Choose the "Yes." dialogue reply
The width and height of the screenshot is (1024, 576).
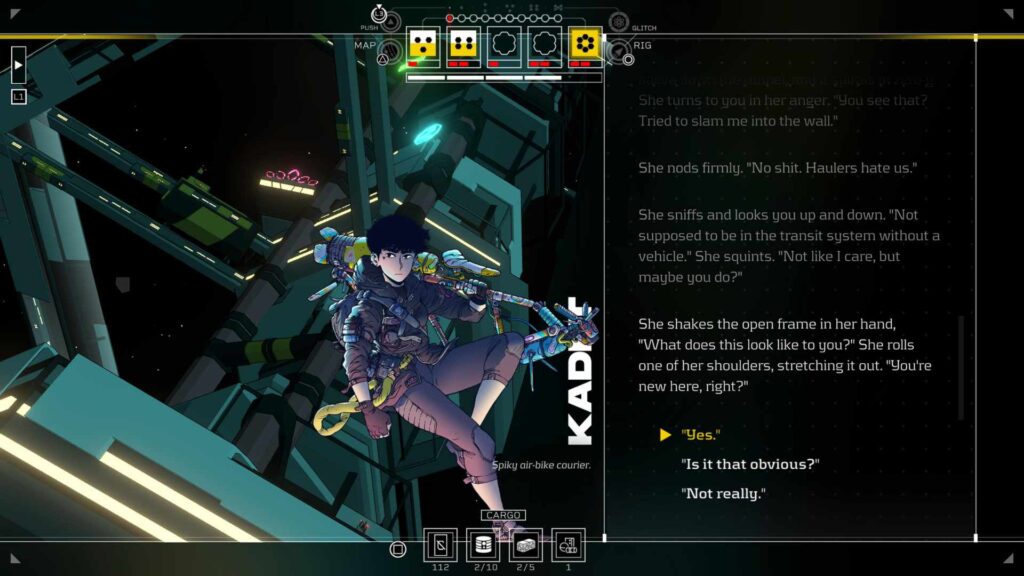pyautogui.click(x=700, y=435)
